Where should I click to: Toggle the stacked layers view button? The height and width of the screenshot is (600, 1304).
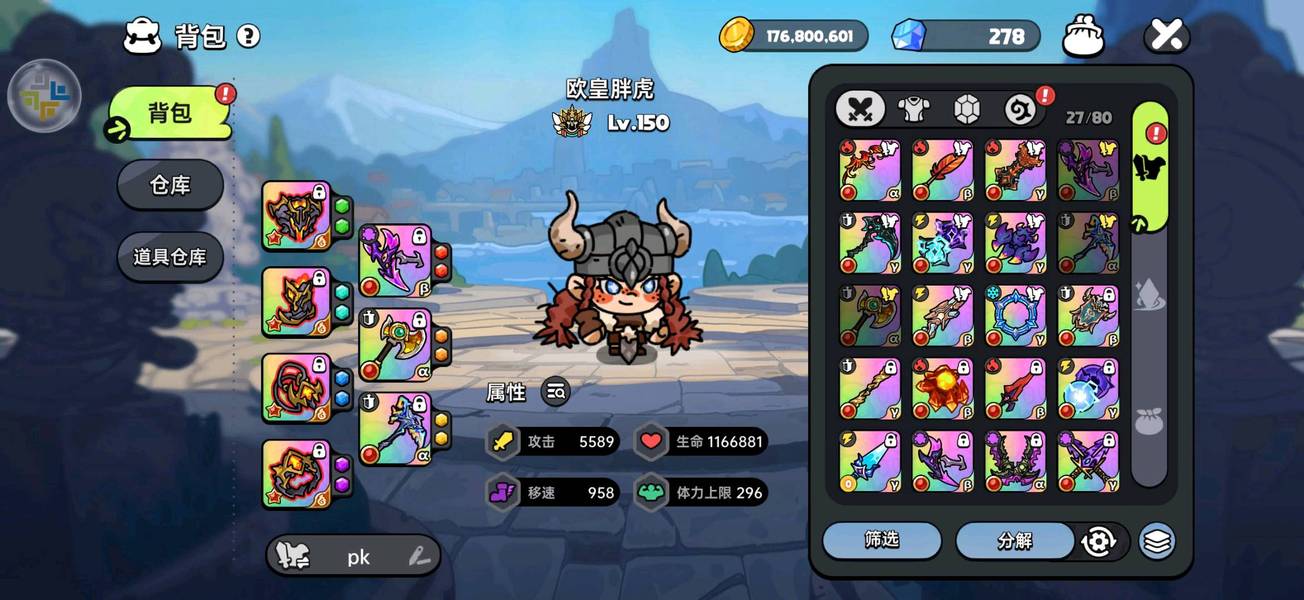click(x=1157, y=541)
